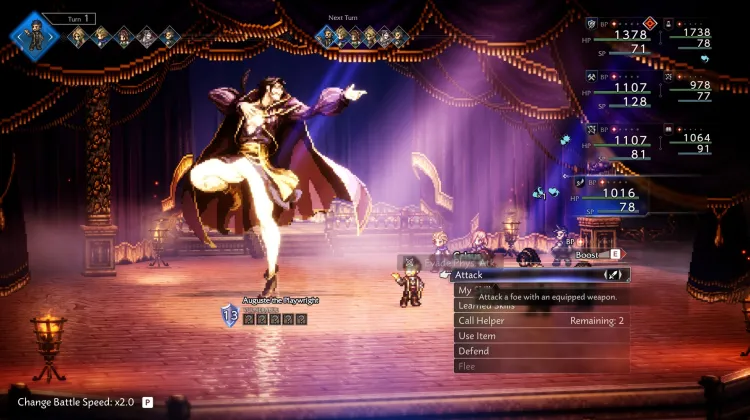Click the sword weapon selector on Attack

pyautogui.click(x=614, y=274)
